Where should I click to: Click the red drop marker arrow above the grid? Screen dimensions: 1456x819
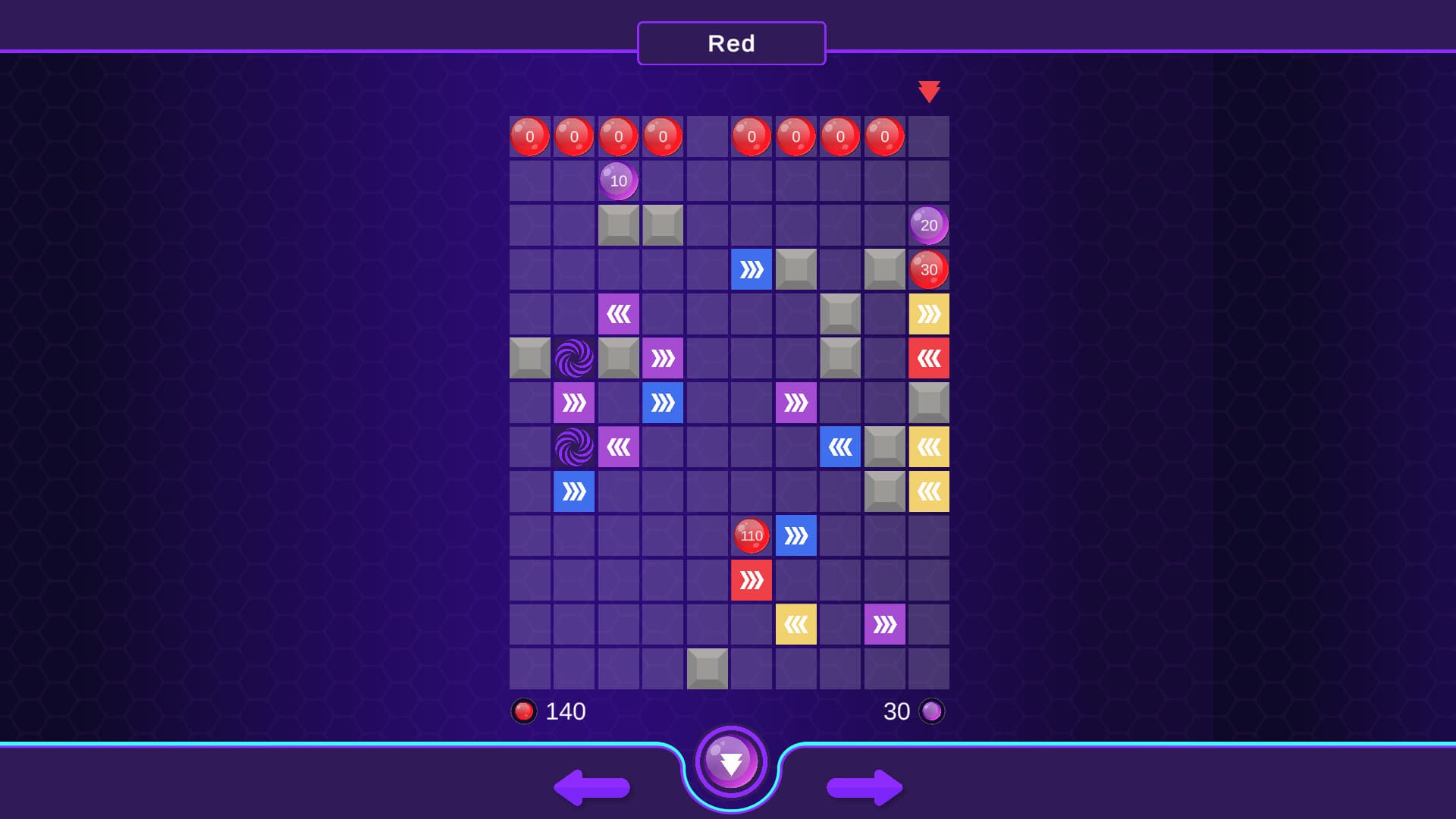(930, 90)
